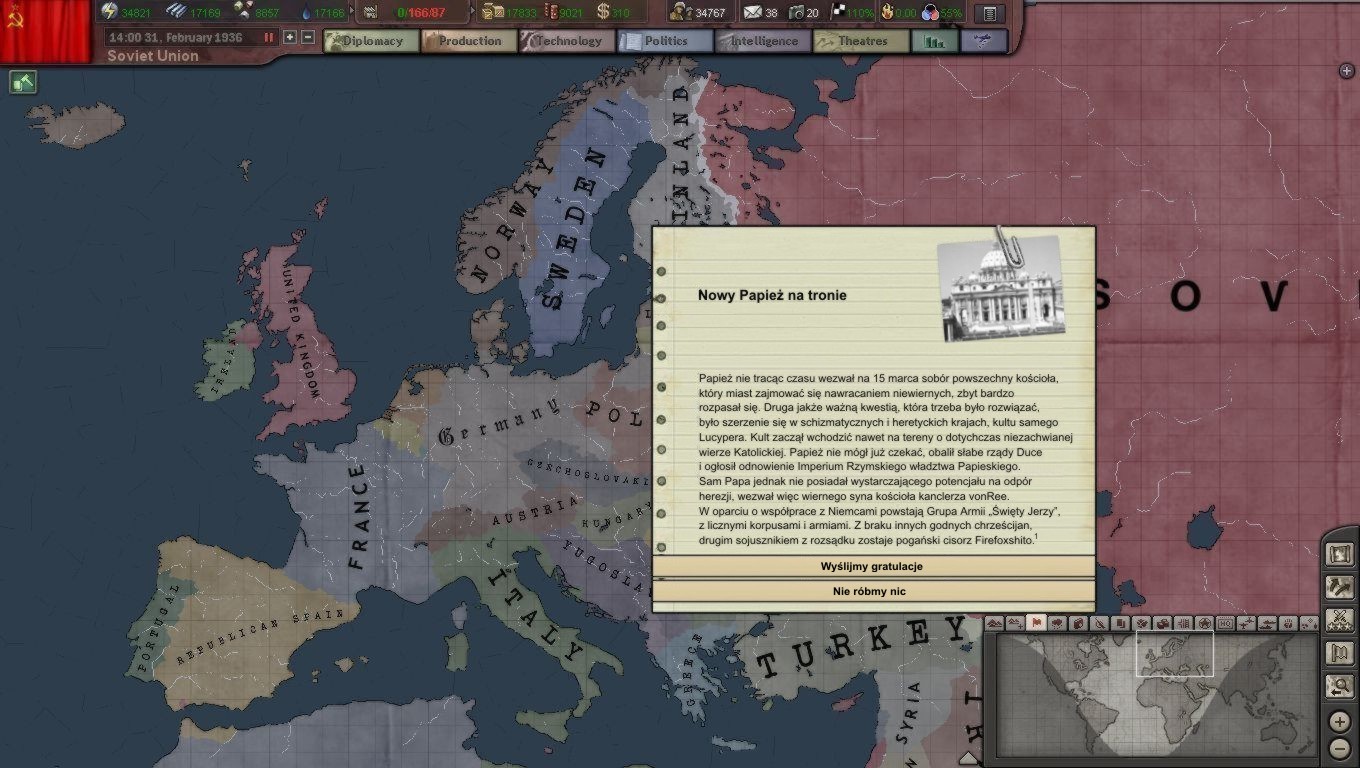This screenshot has width=1360, height=768.
Task: Switch to the Theatres tab
Action: 860,41
